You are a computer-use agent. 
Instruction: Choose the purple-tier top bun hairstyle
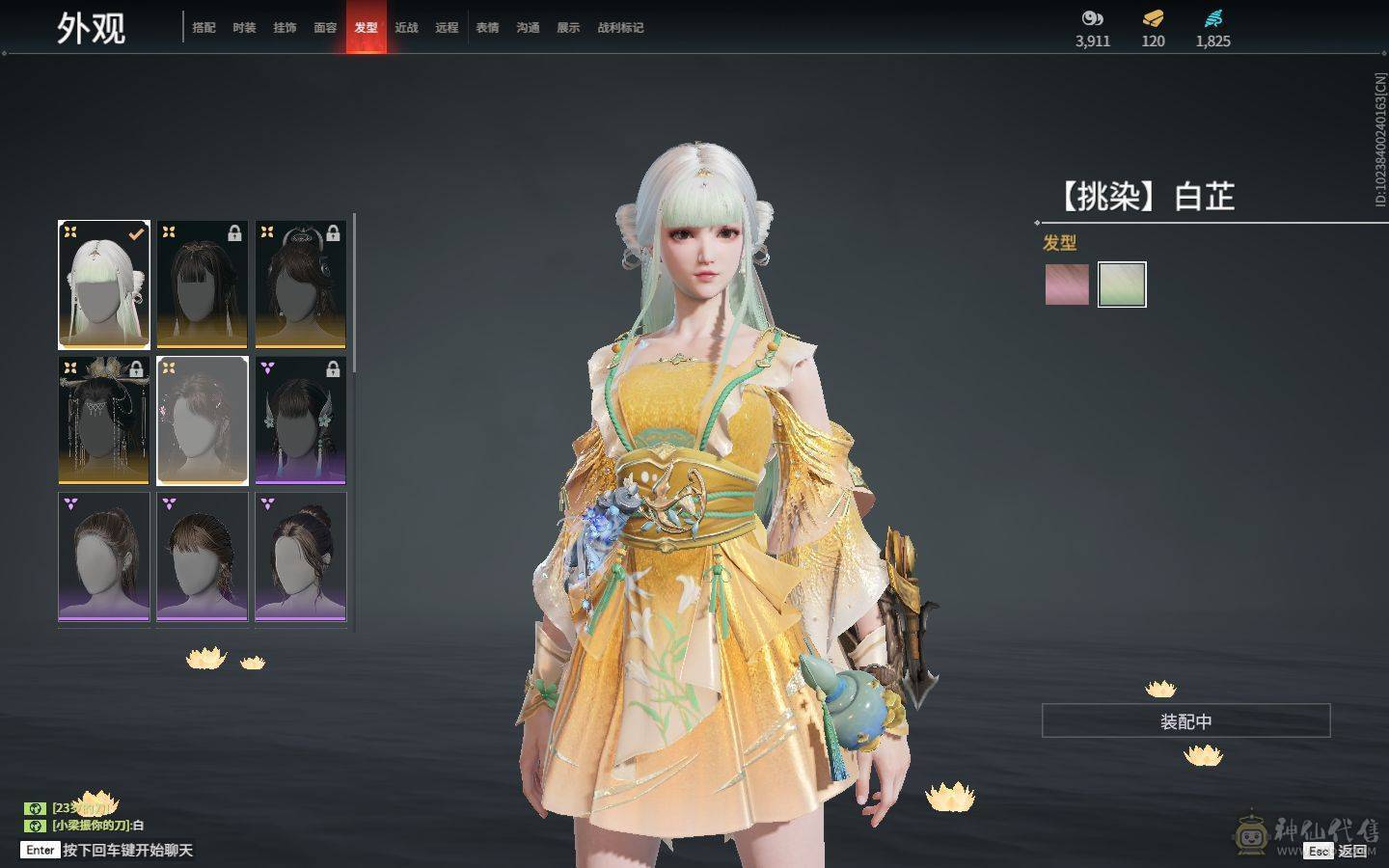pos(300,556)
